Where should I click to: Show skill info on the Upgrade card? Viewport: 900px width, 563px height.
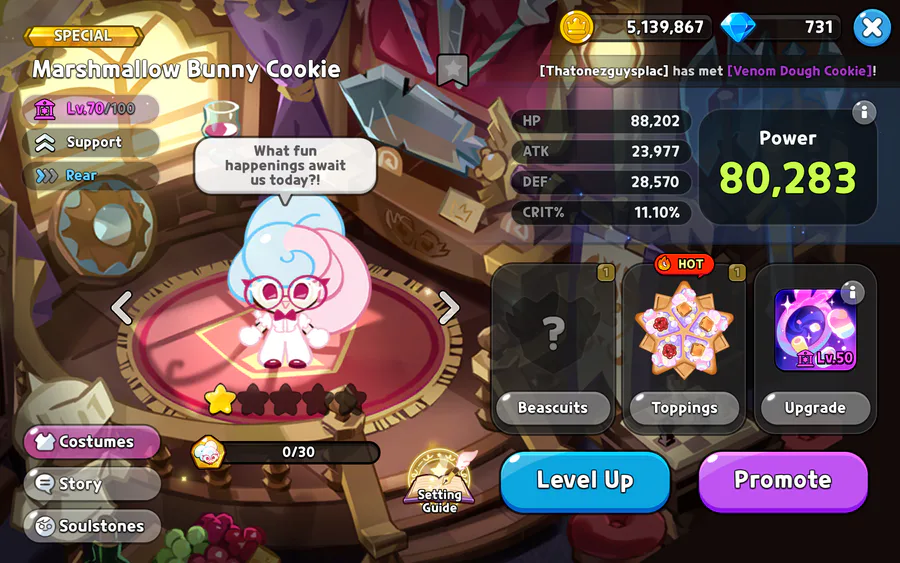coord(852,292)
